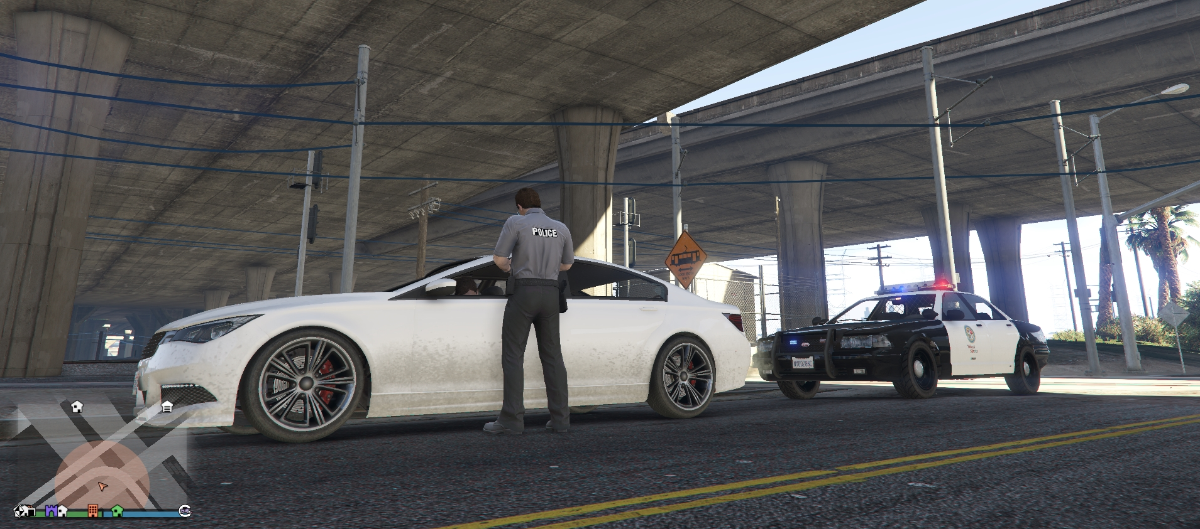Click the player arrow on the minimap

101,486
